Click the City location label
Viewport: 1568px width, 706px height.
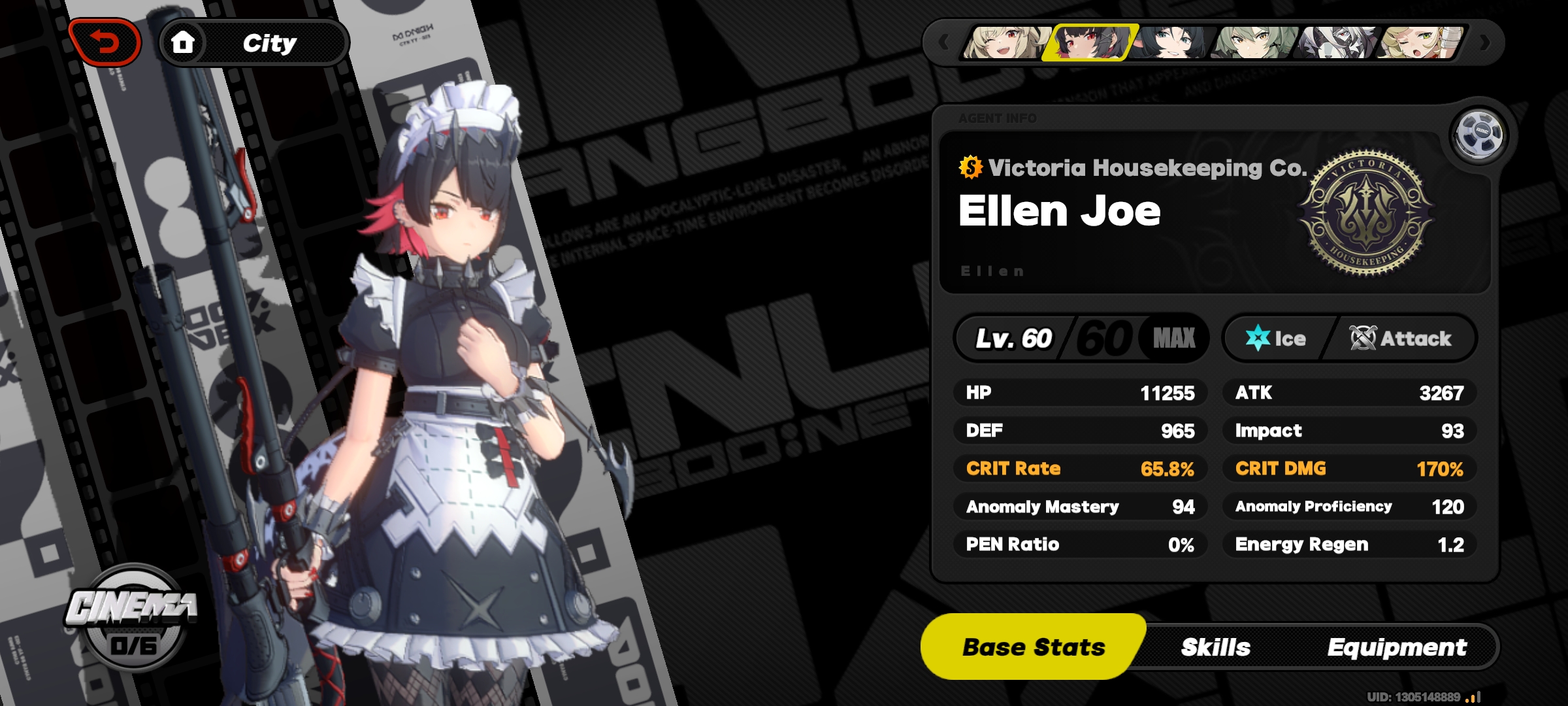269,42
